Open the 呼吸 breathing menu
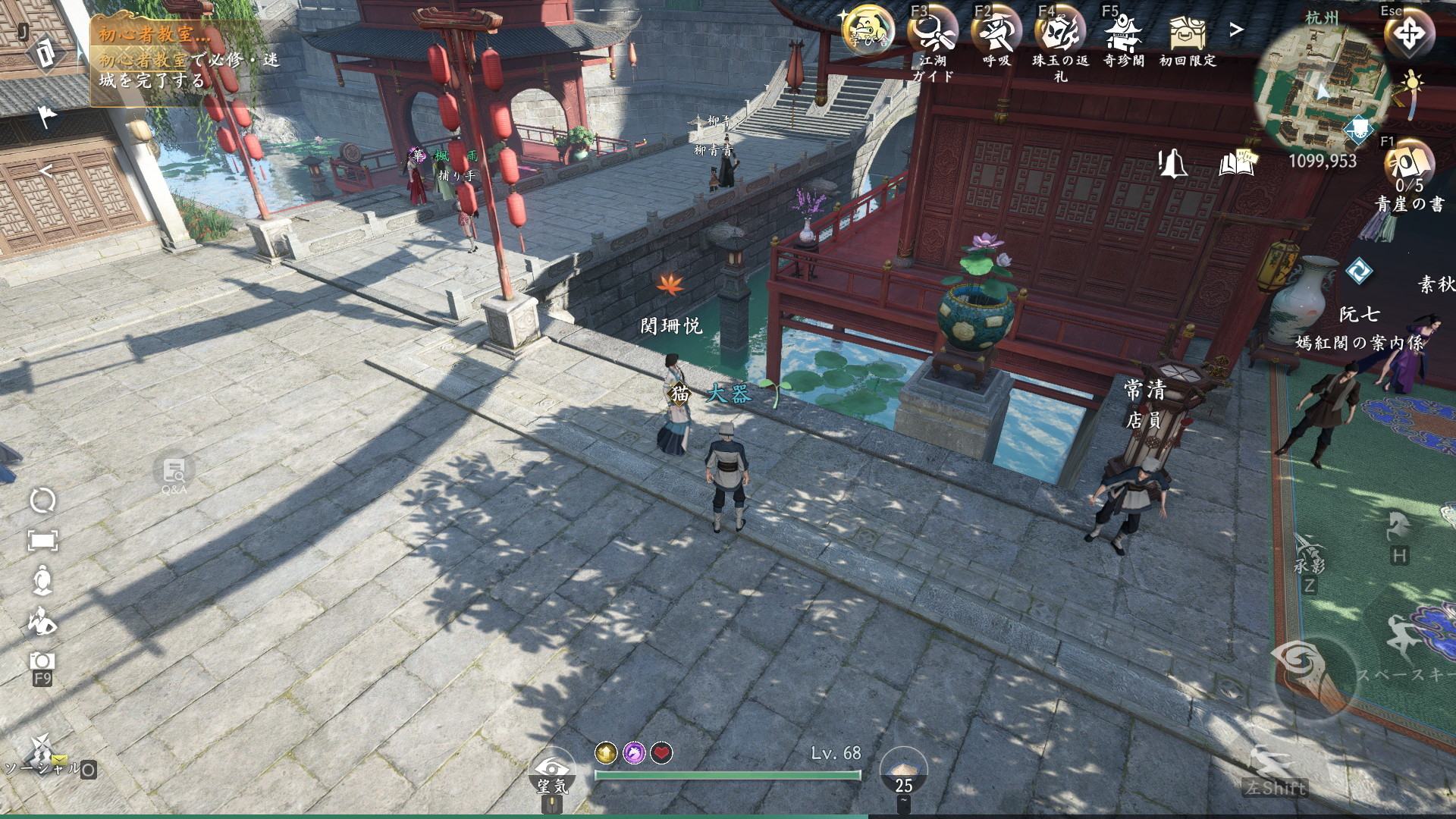This screenshot has width=1456, height=819. pos(996,33)
